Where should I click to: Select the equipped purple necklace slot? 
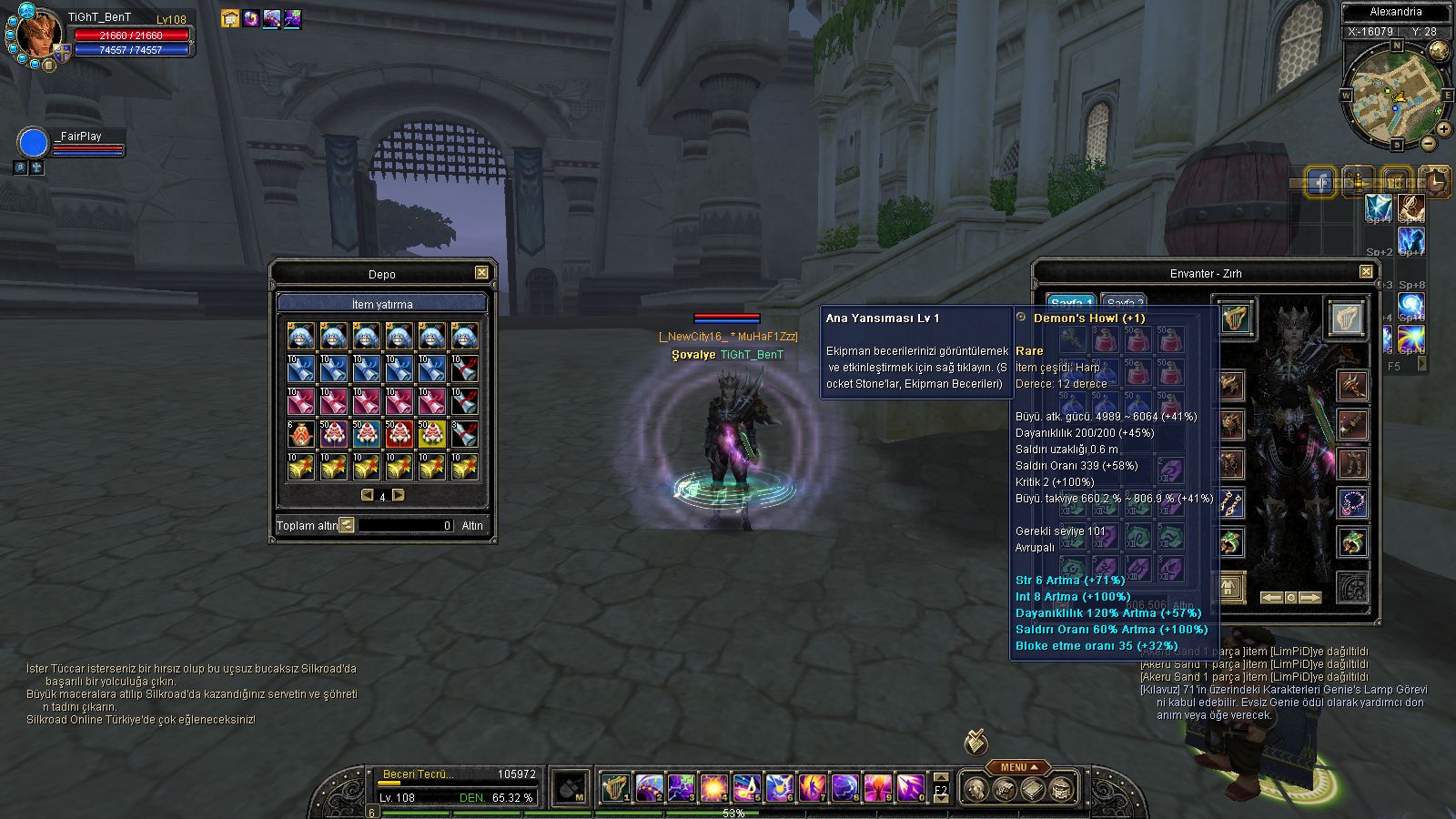click(1352, 502)
